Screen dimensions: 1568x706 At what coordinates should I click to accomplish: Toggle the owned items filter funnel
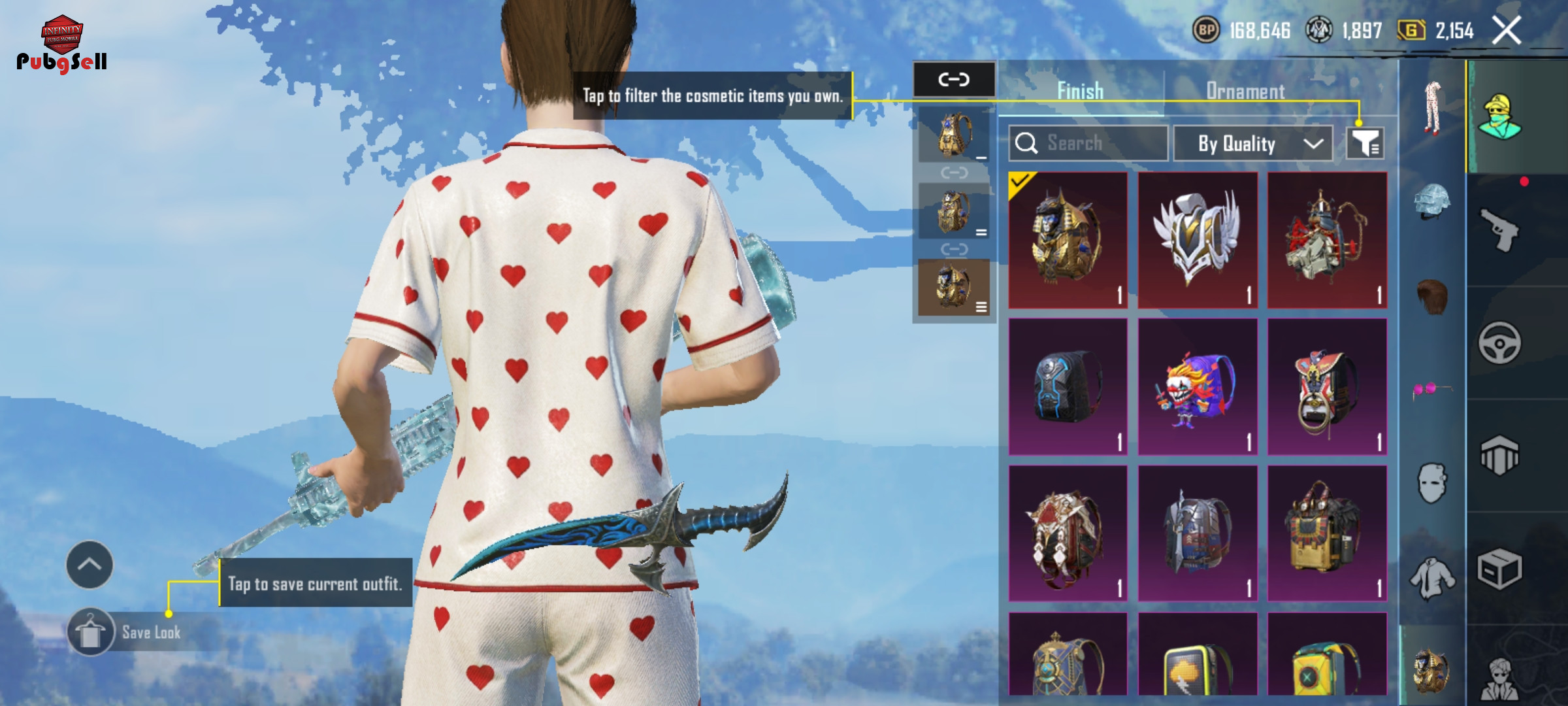[1365, 143]
